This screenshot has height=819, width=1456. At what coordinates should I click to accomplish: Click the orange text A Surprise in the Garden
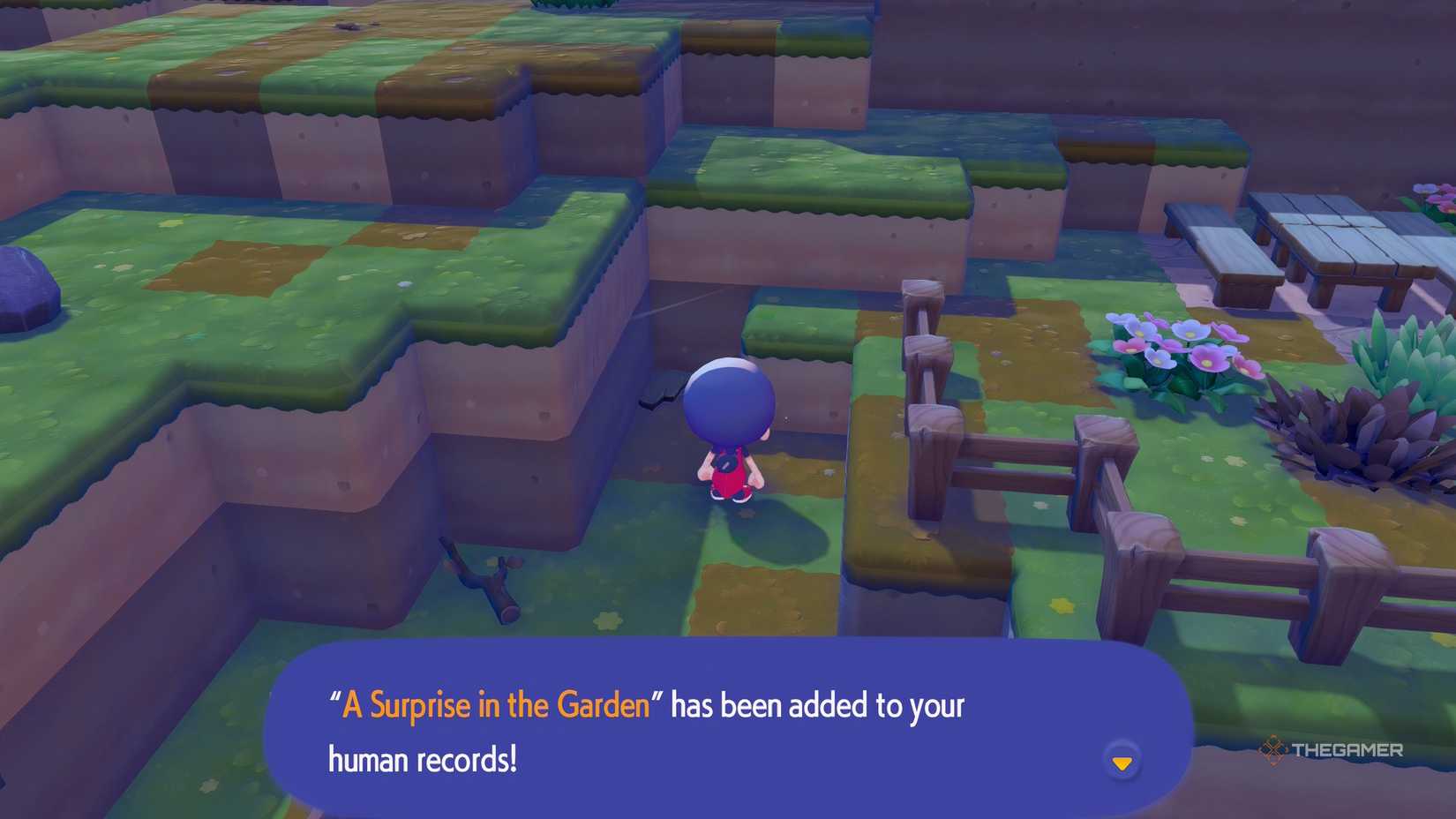[x=494, y=704]
